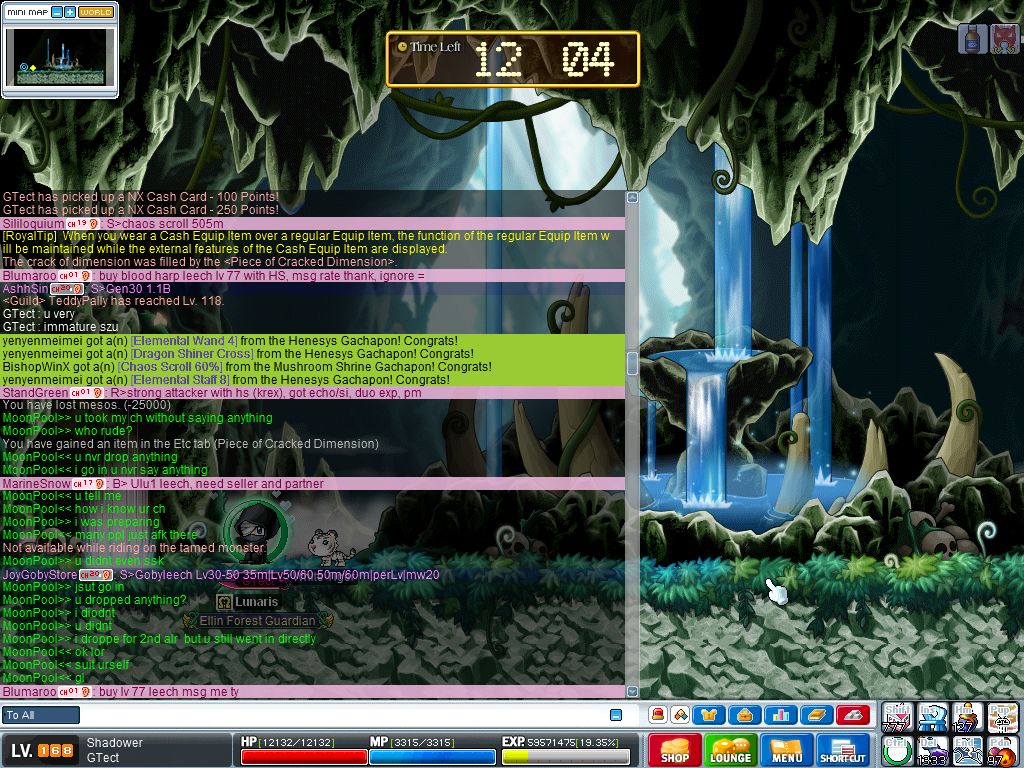
Task: Open the equipment window (shirt icon)
Action: (710, 715)
